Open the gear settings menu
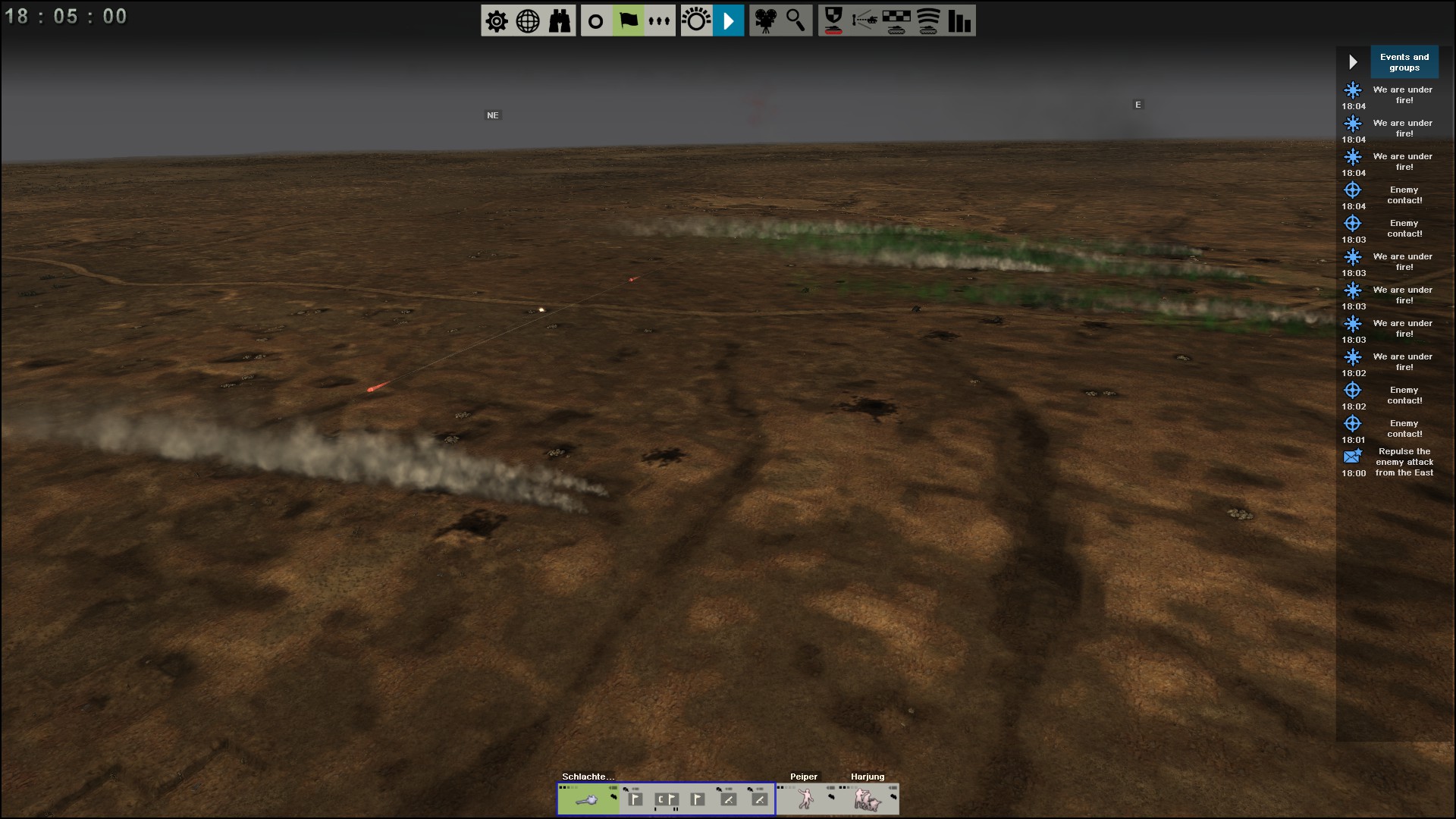Screen dimensions: 1456x819 tap(497, 21)
